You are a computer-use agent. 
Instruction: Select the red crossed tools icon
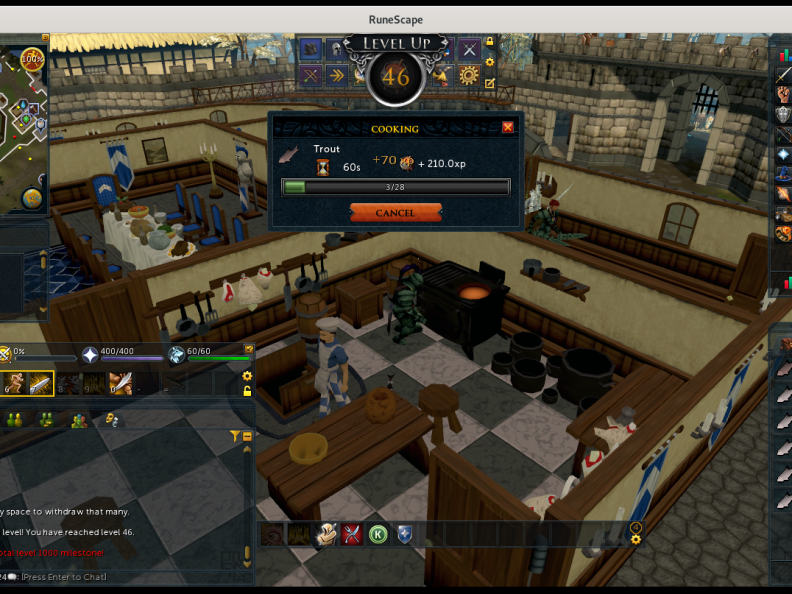pos(351,534)
